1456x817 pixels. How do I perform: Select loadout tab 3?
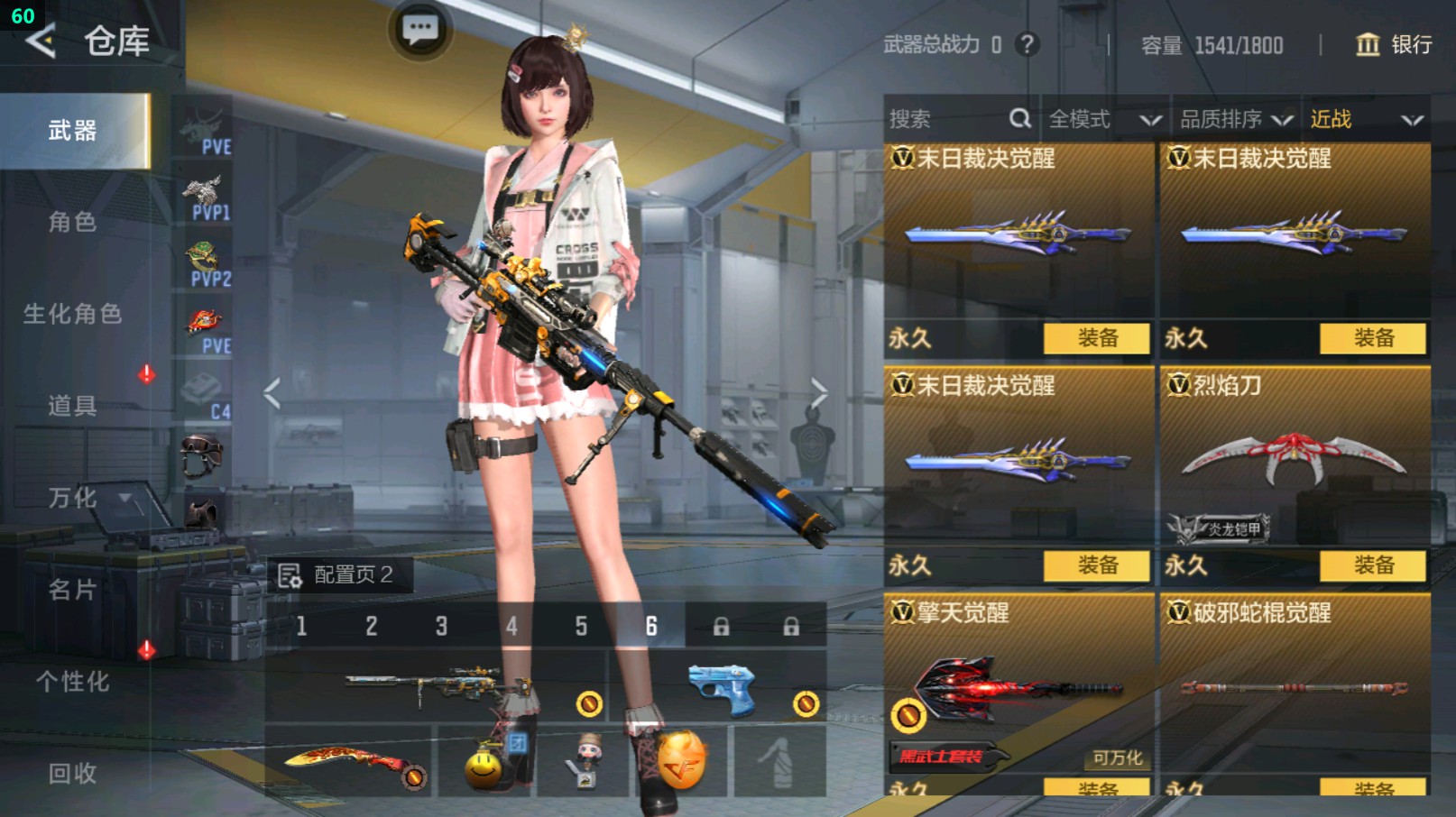(441, 624)
